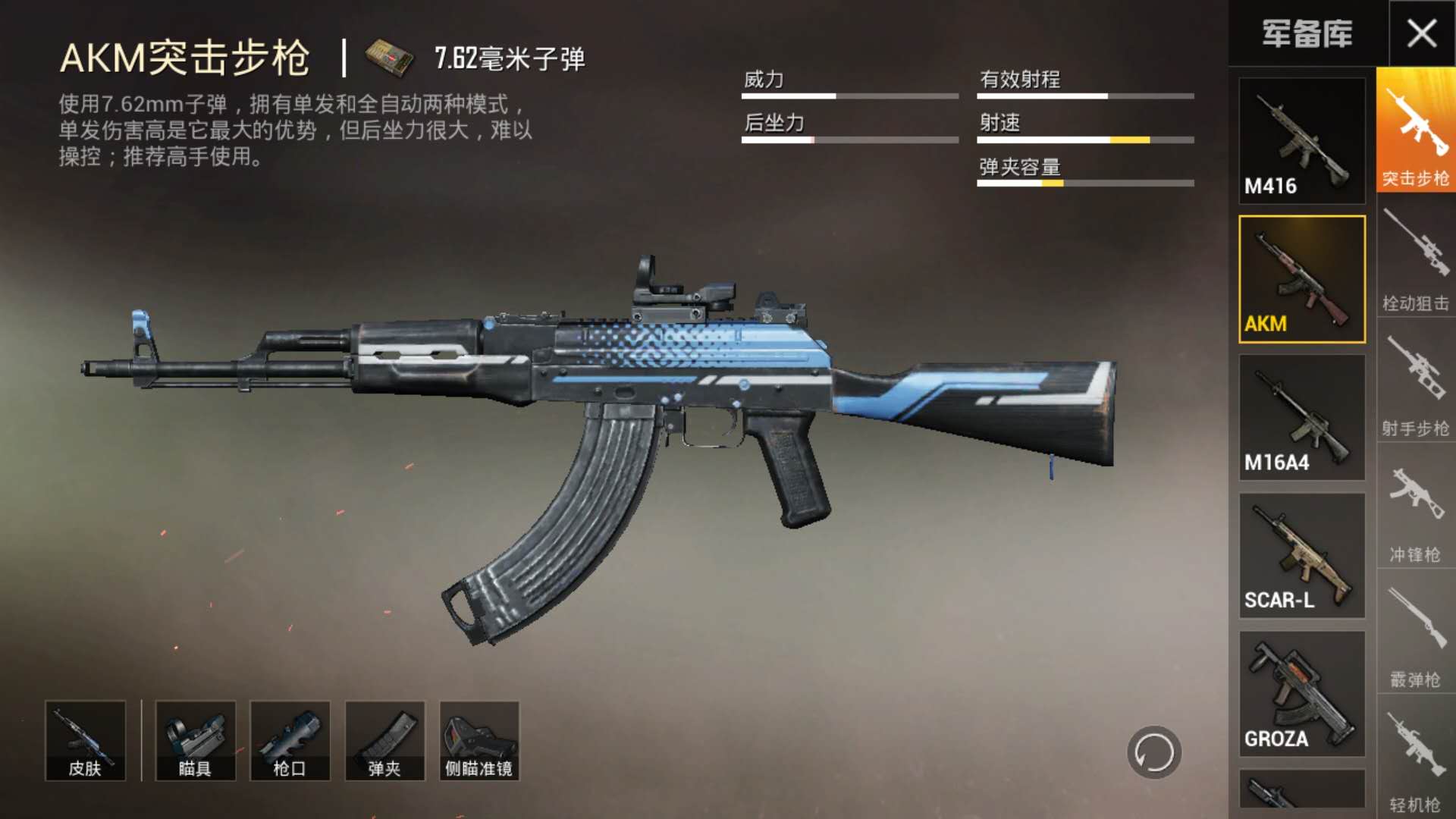The image size is (1456, 819).
Task: Pick the M16A4 rifle thumbnail
Action: pos(1301,418)
